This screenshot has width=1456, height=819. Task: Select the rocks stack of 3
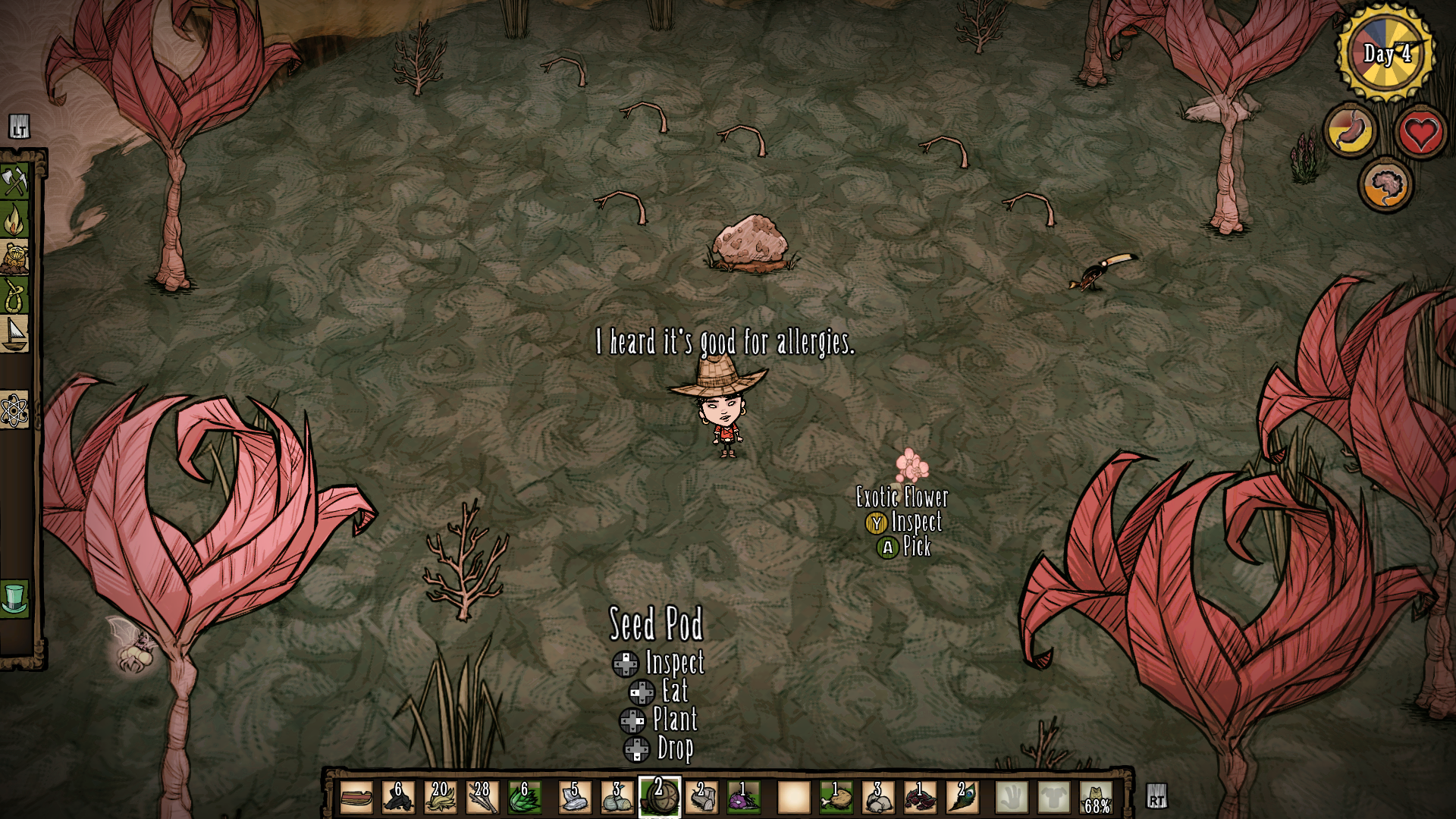pyautogui.click(x=878, y=798)
